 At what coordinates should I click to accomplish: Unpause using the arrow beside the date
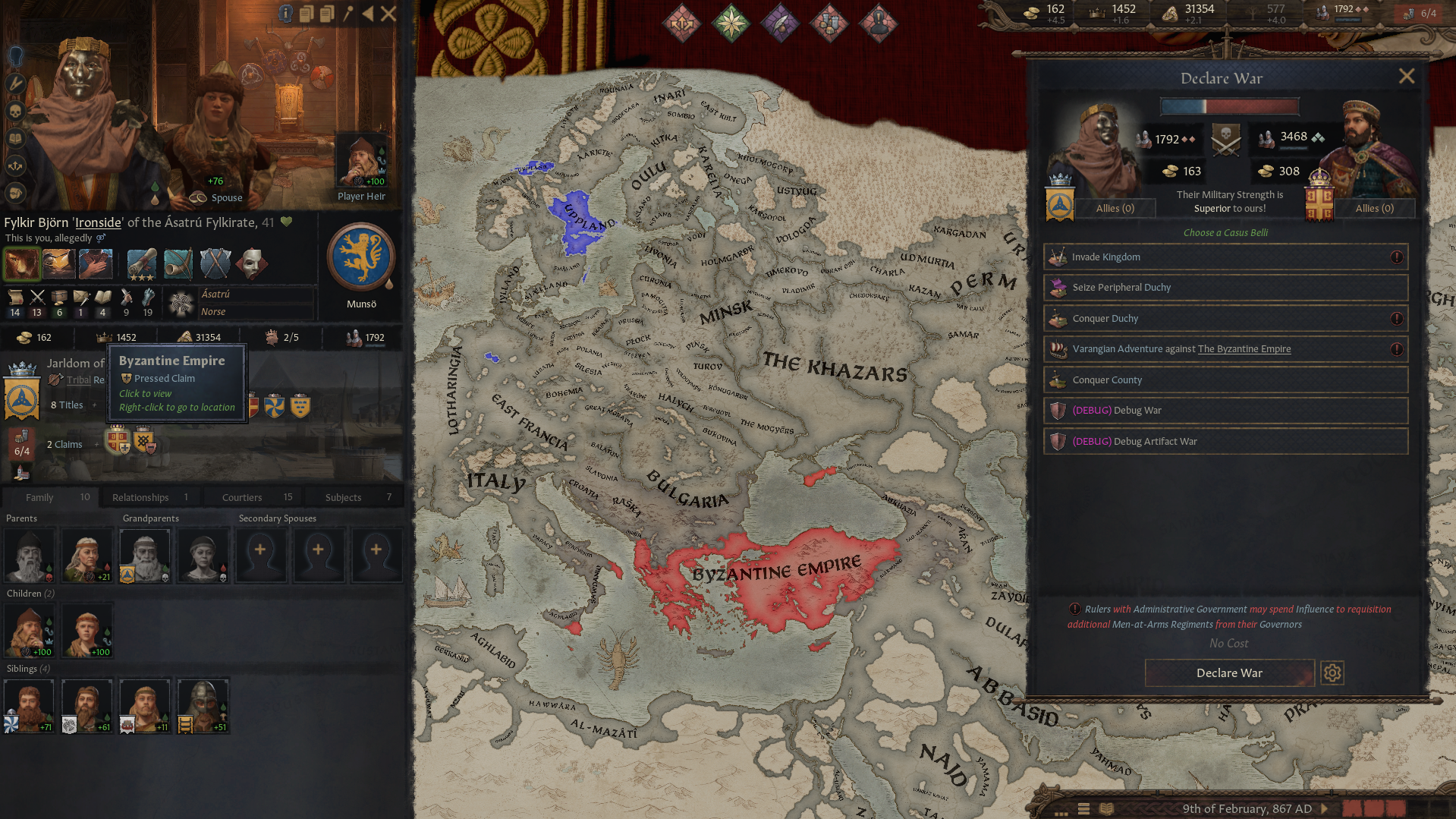click(1325, 808)
